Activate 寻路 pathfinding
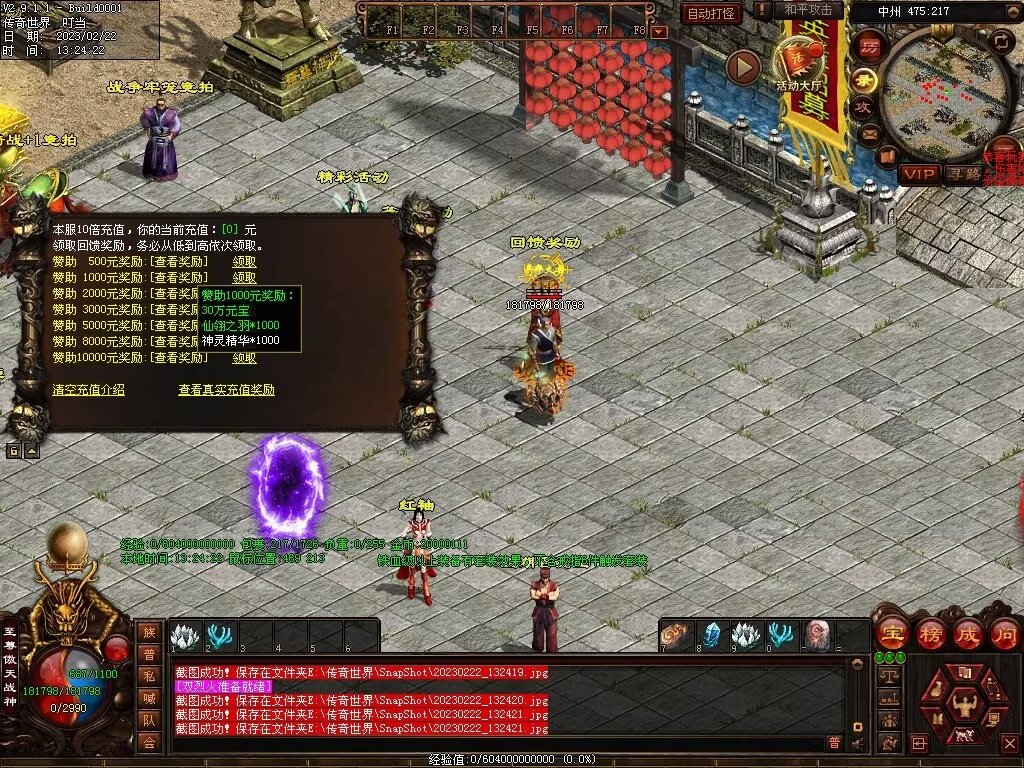This screenshot has height=768, width=1024. point(964,174)
